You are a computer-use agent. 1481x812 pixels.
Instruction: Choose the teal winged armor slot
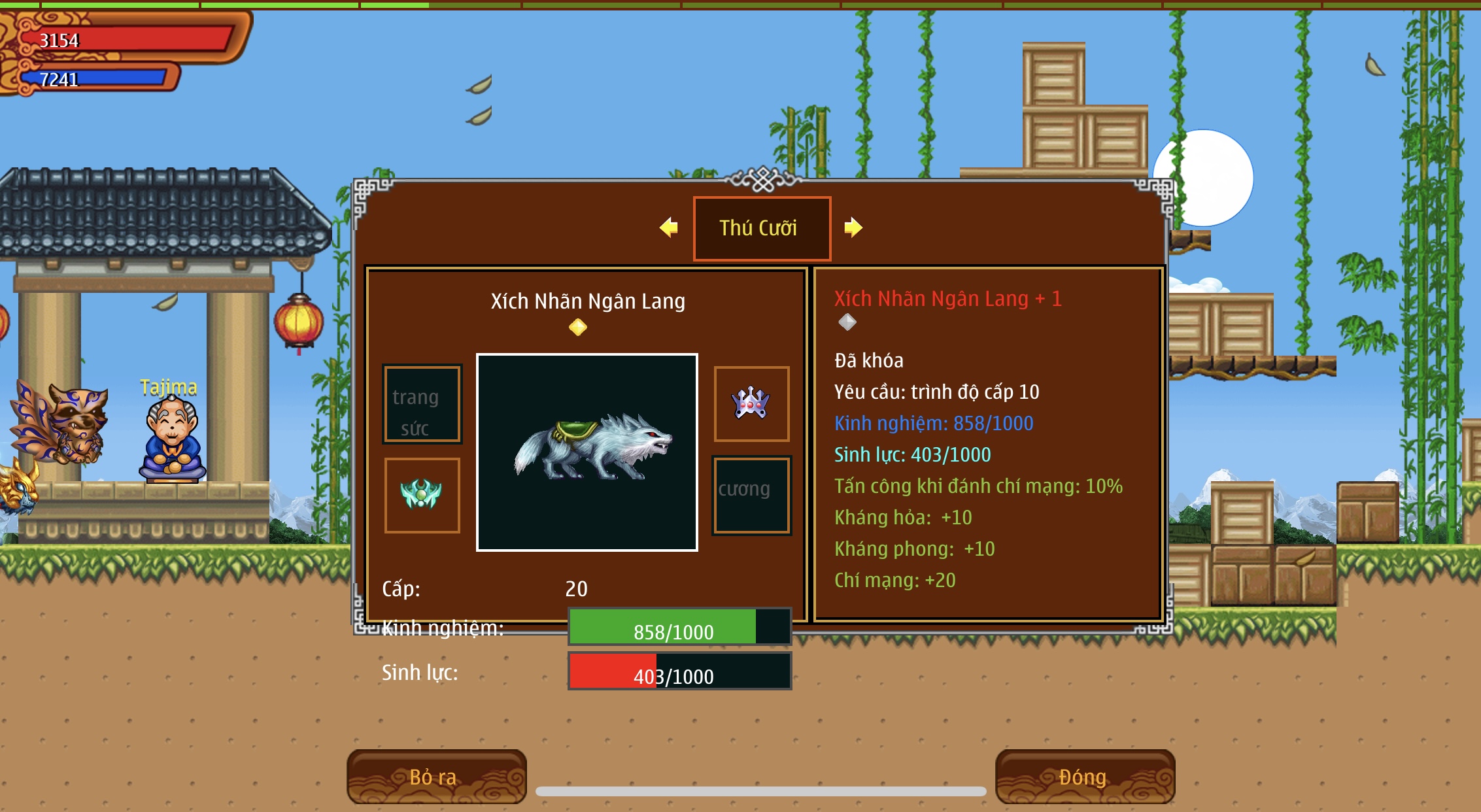tap(422, 495)
